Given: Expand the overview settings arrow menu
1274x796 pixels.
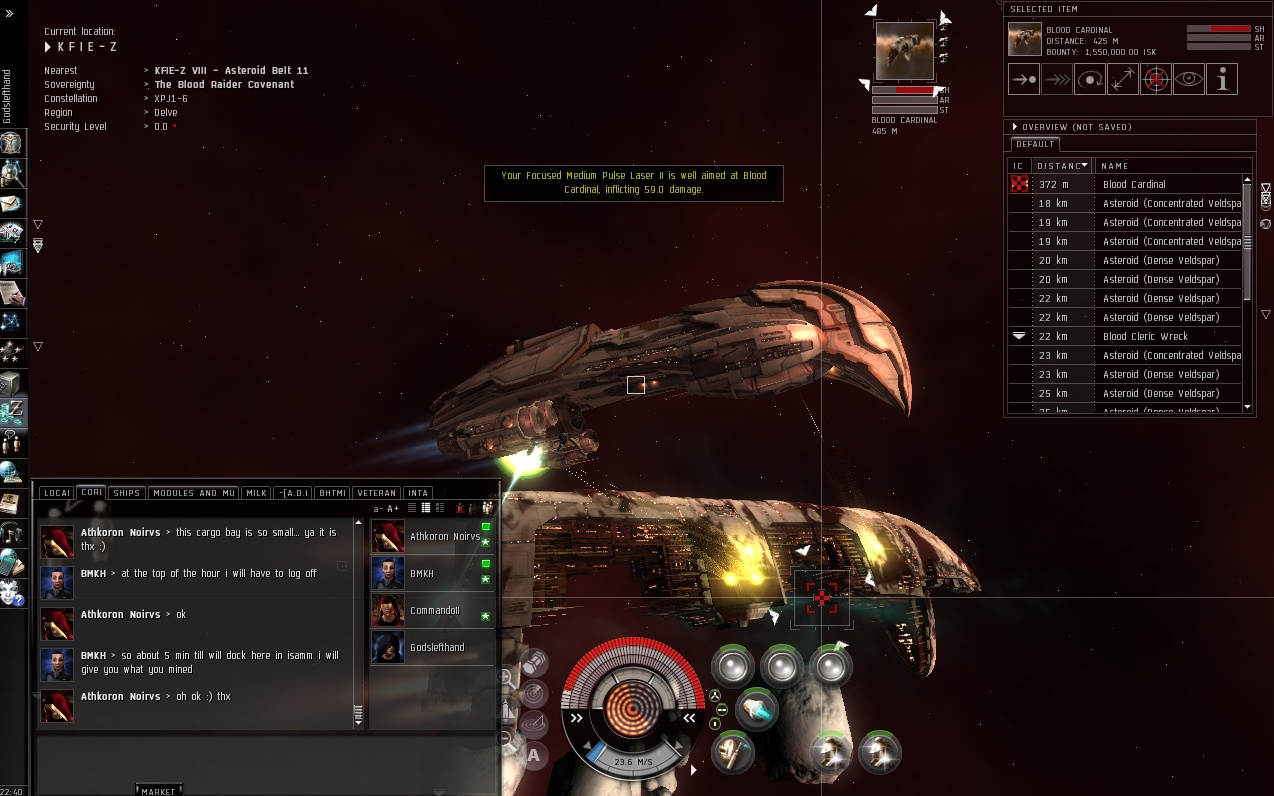Looking at the screenshot, I should pos(1015,127).
